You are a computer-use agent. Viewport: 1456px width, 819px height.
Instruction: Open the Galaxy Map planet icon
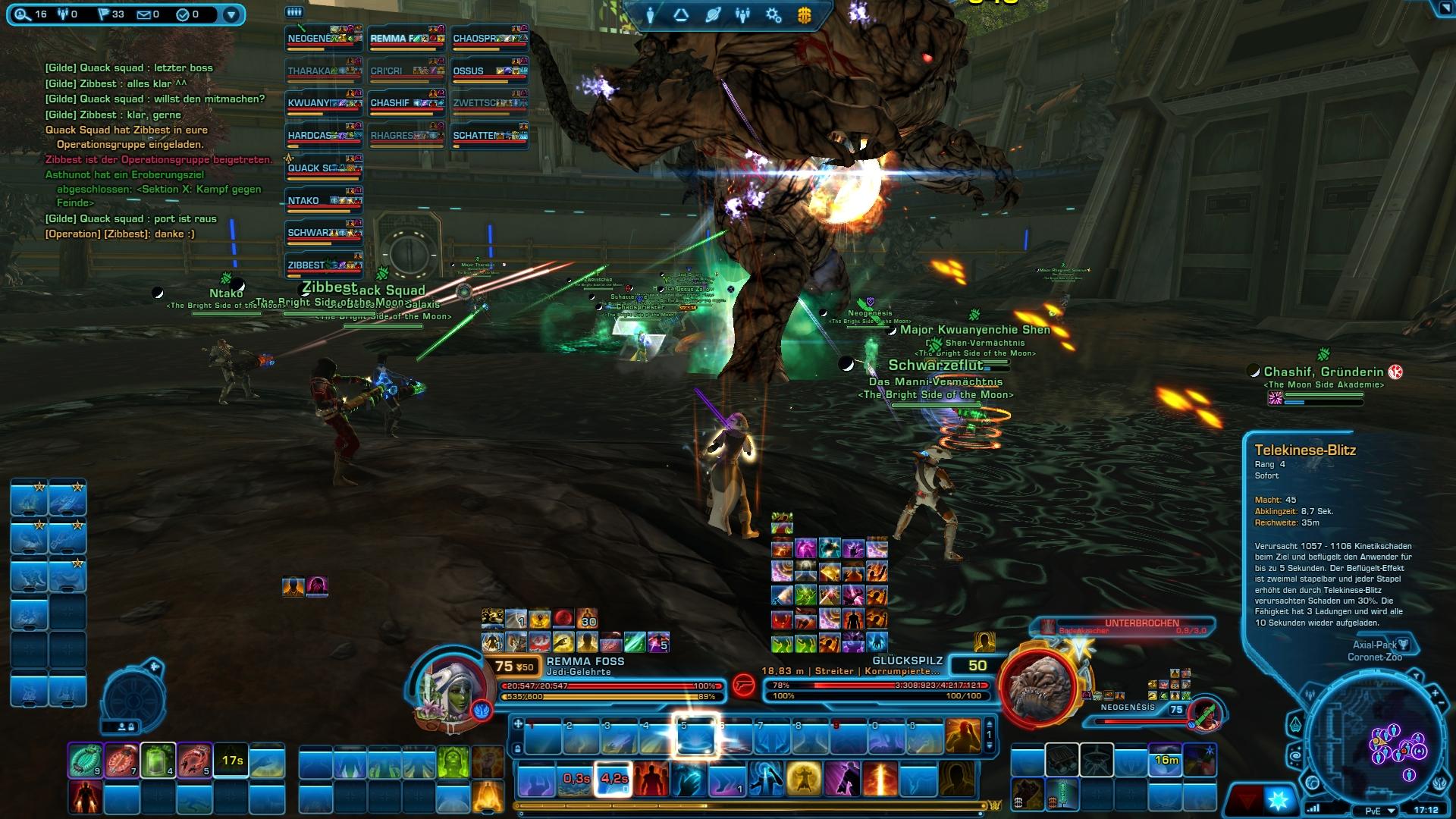(x=711, y=14)
